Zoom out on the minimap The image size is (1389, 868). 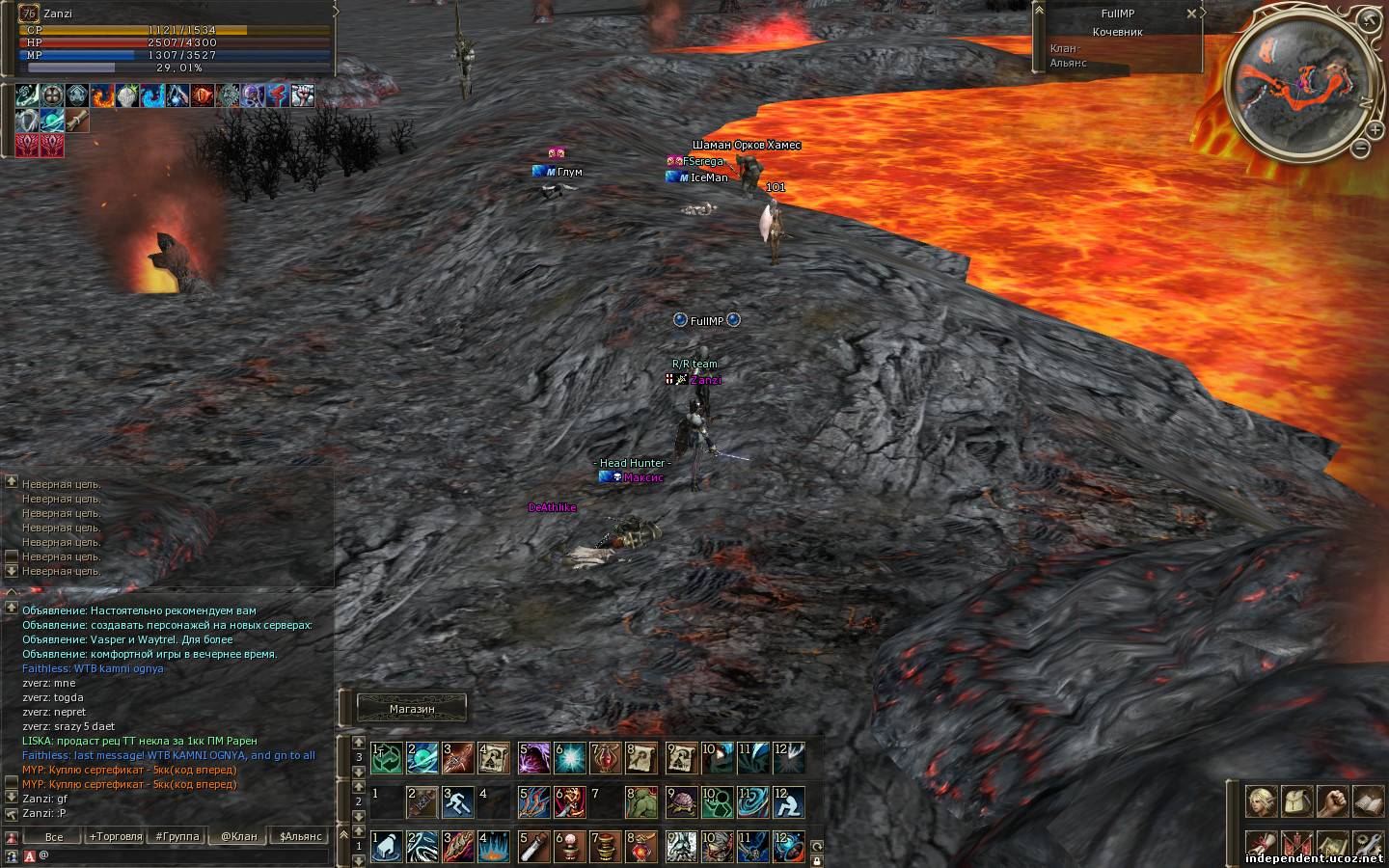(x=1360, y=149)
